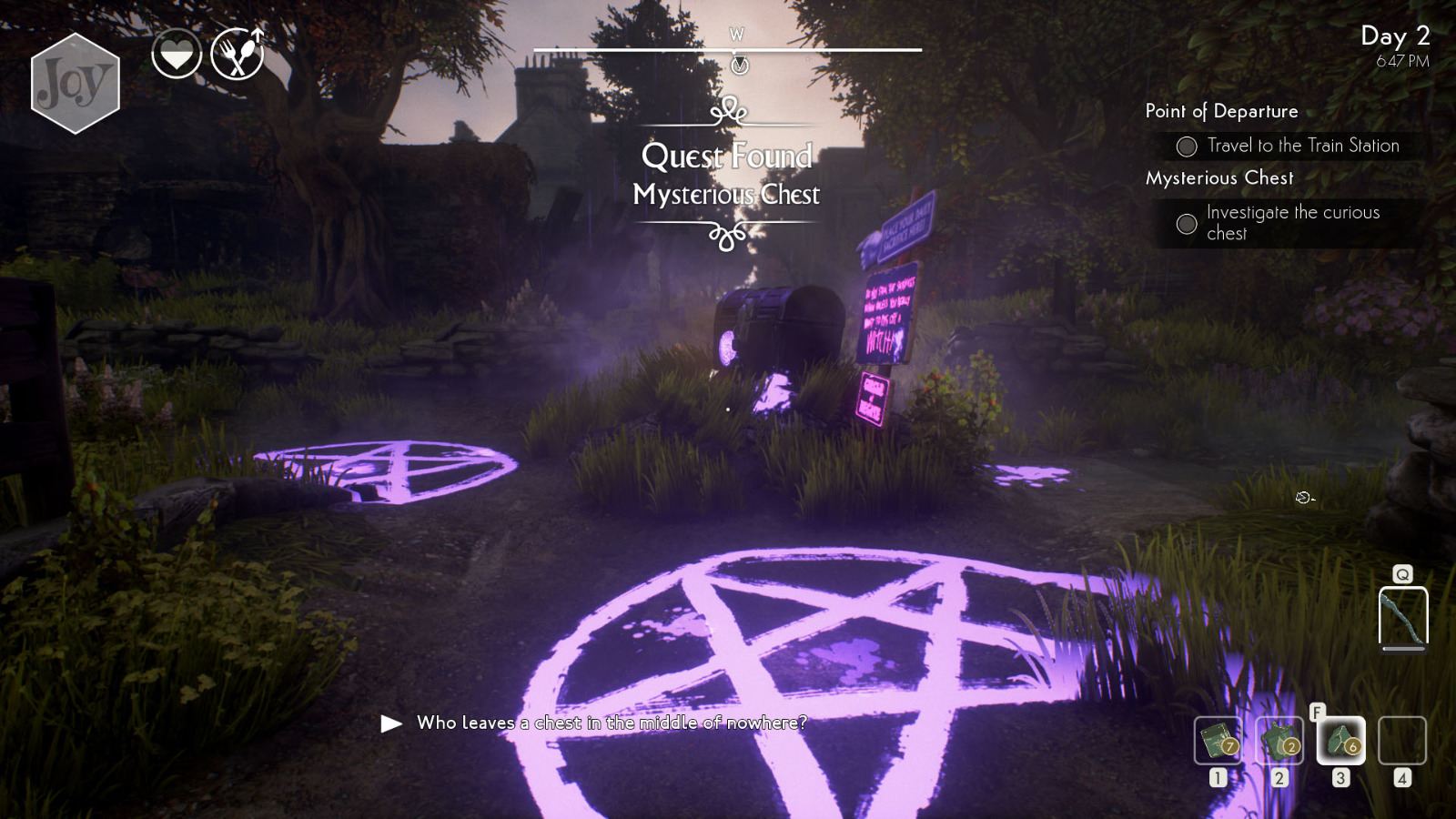Click the durability bar under the Q weapon slot

point(1403,650)
